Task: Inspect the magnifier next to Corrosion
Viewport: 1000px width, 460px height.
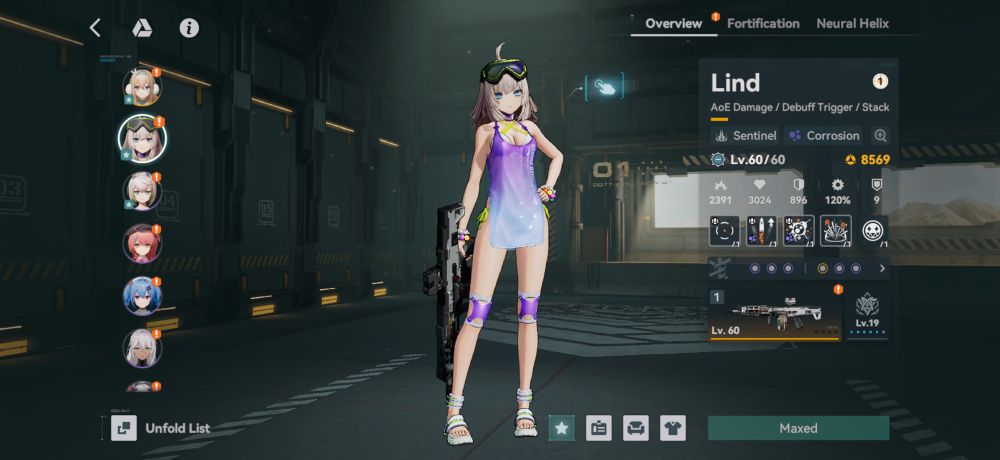Action: click(880, 135)
